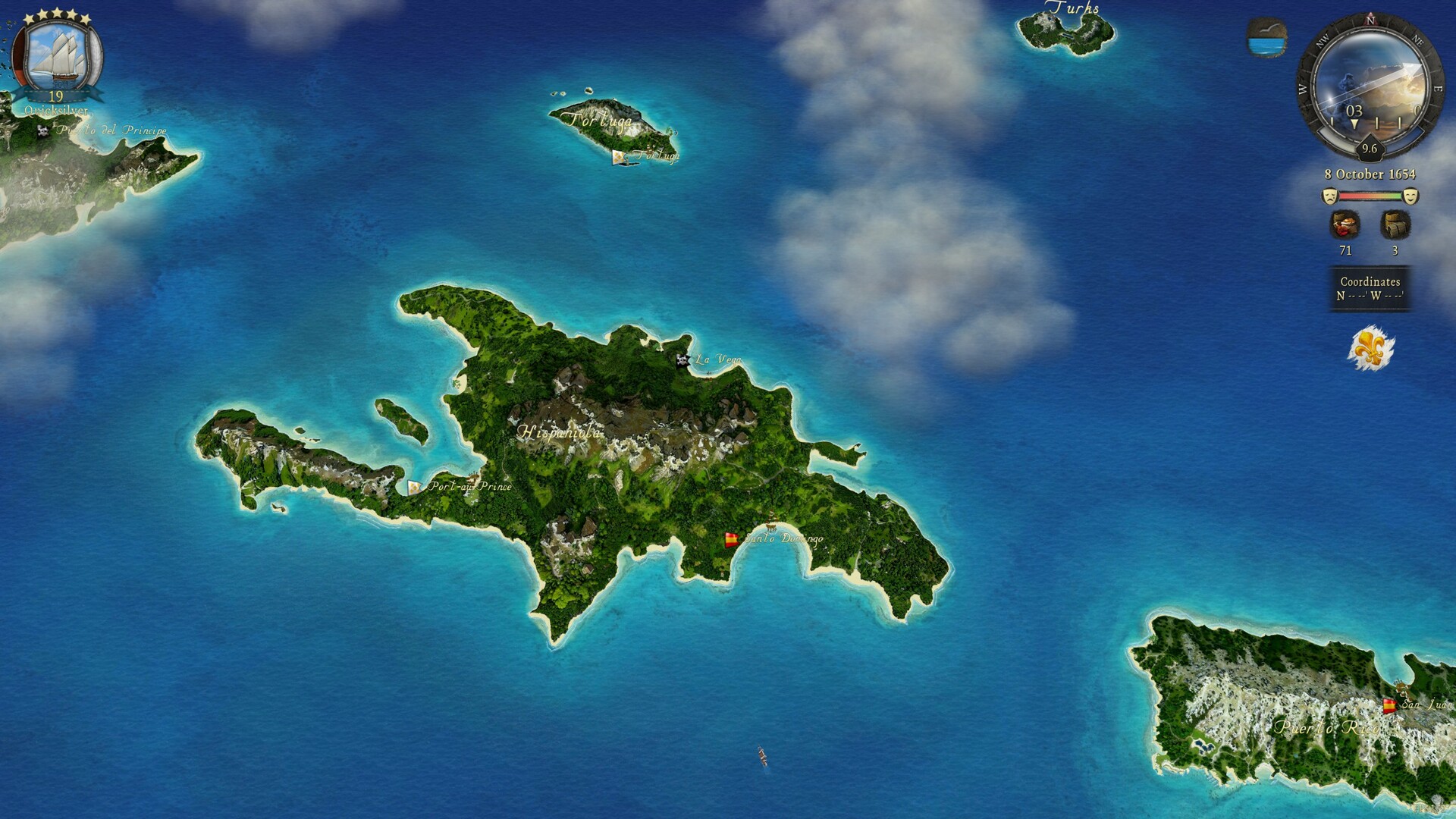Viewport: 1456px width, 819px height.
Task: Select the Santo Domingo town name
Action: click(785, 541)
